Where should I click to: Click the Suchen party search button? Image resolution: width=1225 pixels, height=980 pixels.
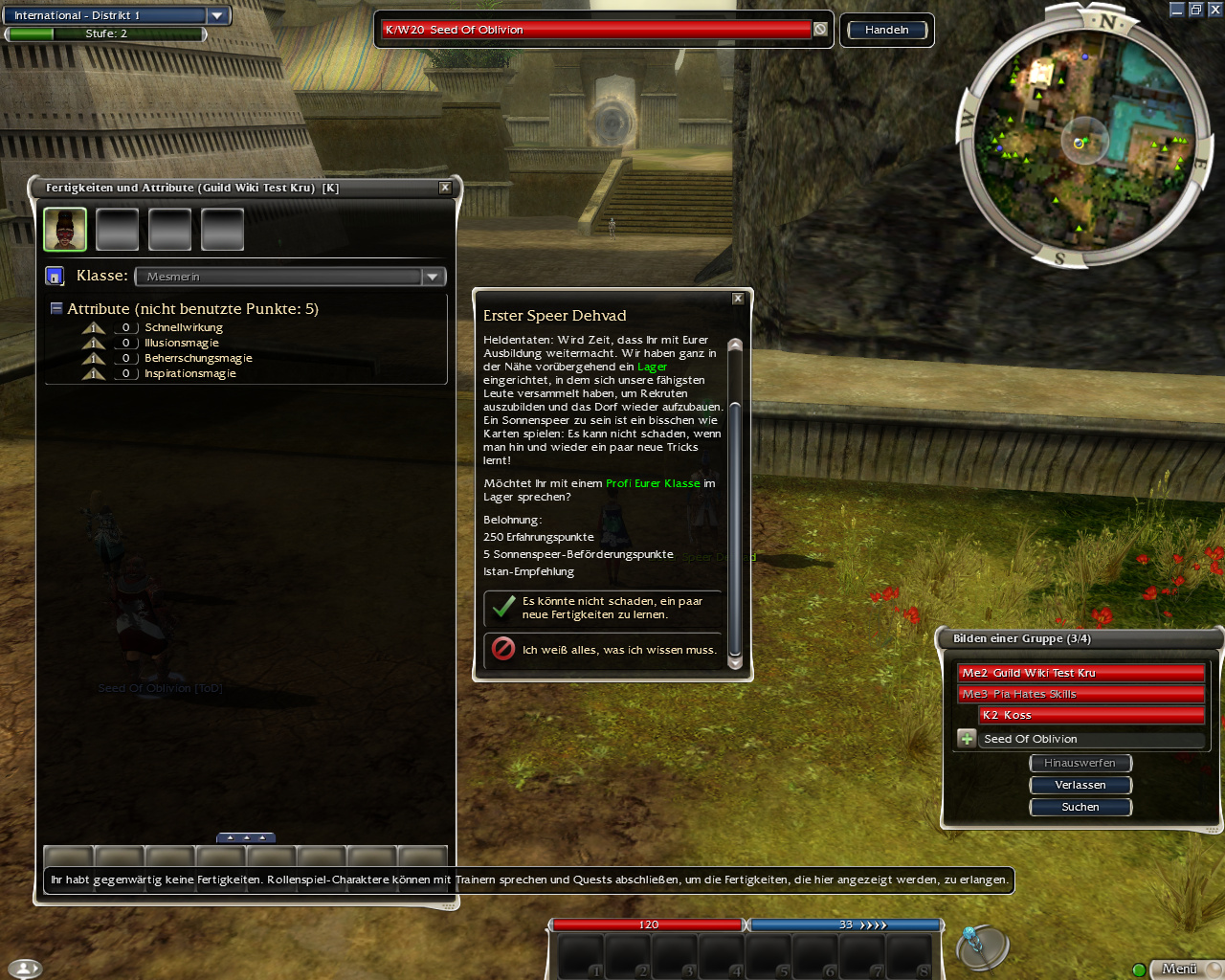point(1080,807)
